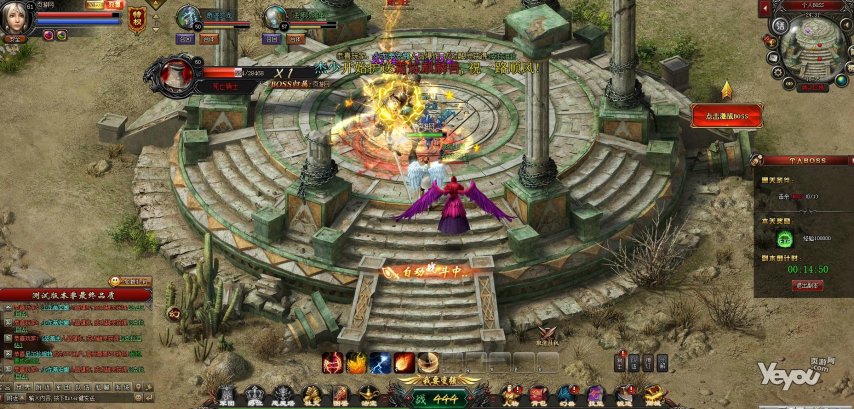Use the flame skill on hotbar
Image resolution: width=854 pixels, height=409 pixels.
click(x=356, y=362)
